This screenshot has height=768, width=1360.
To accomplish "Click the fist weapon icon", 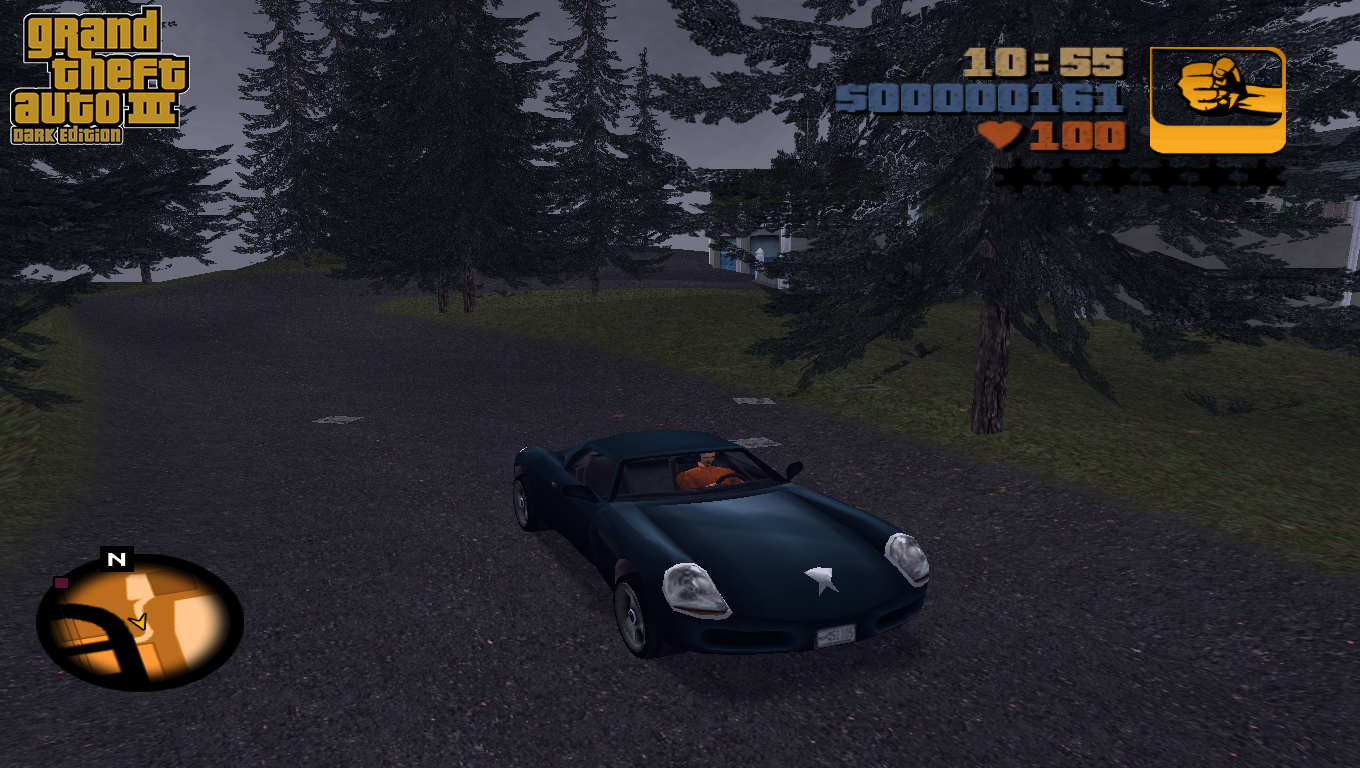I will 1217,100.
